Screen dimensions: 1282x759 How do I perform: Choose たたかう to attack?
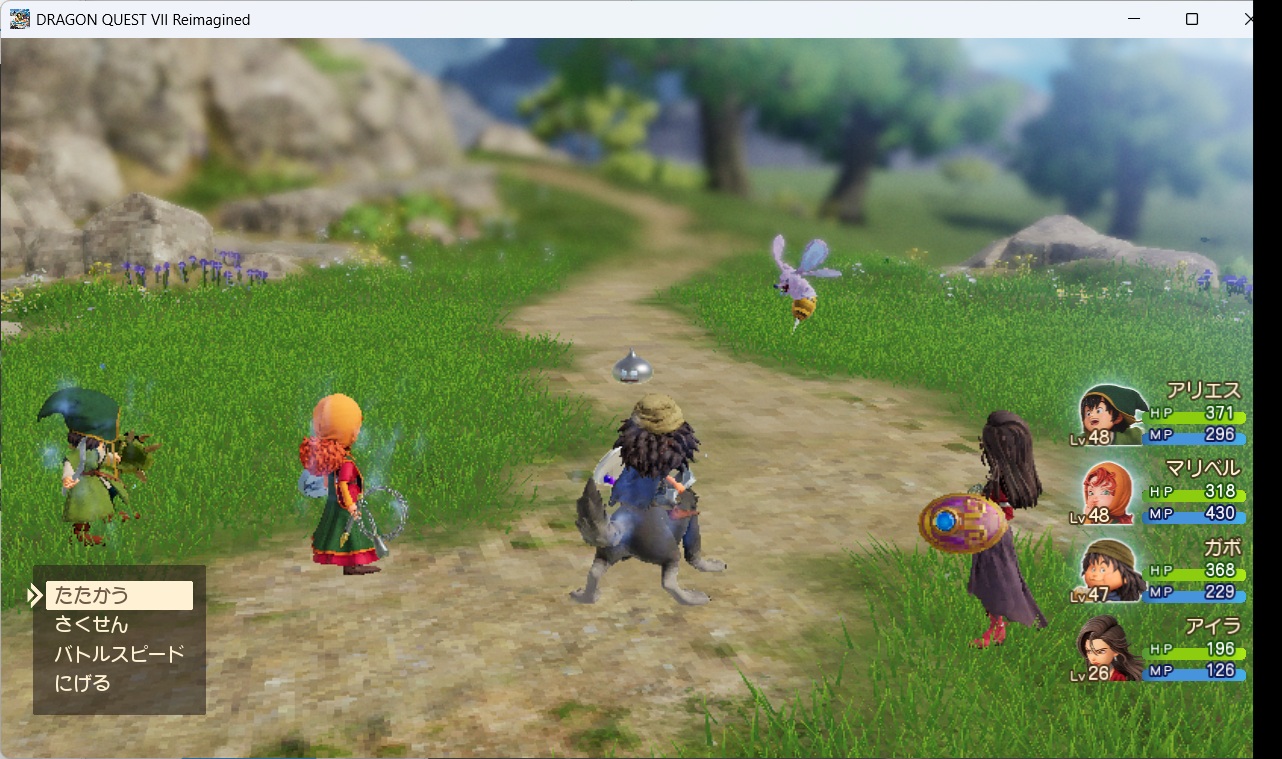point(92,595)
